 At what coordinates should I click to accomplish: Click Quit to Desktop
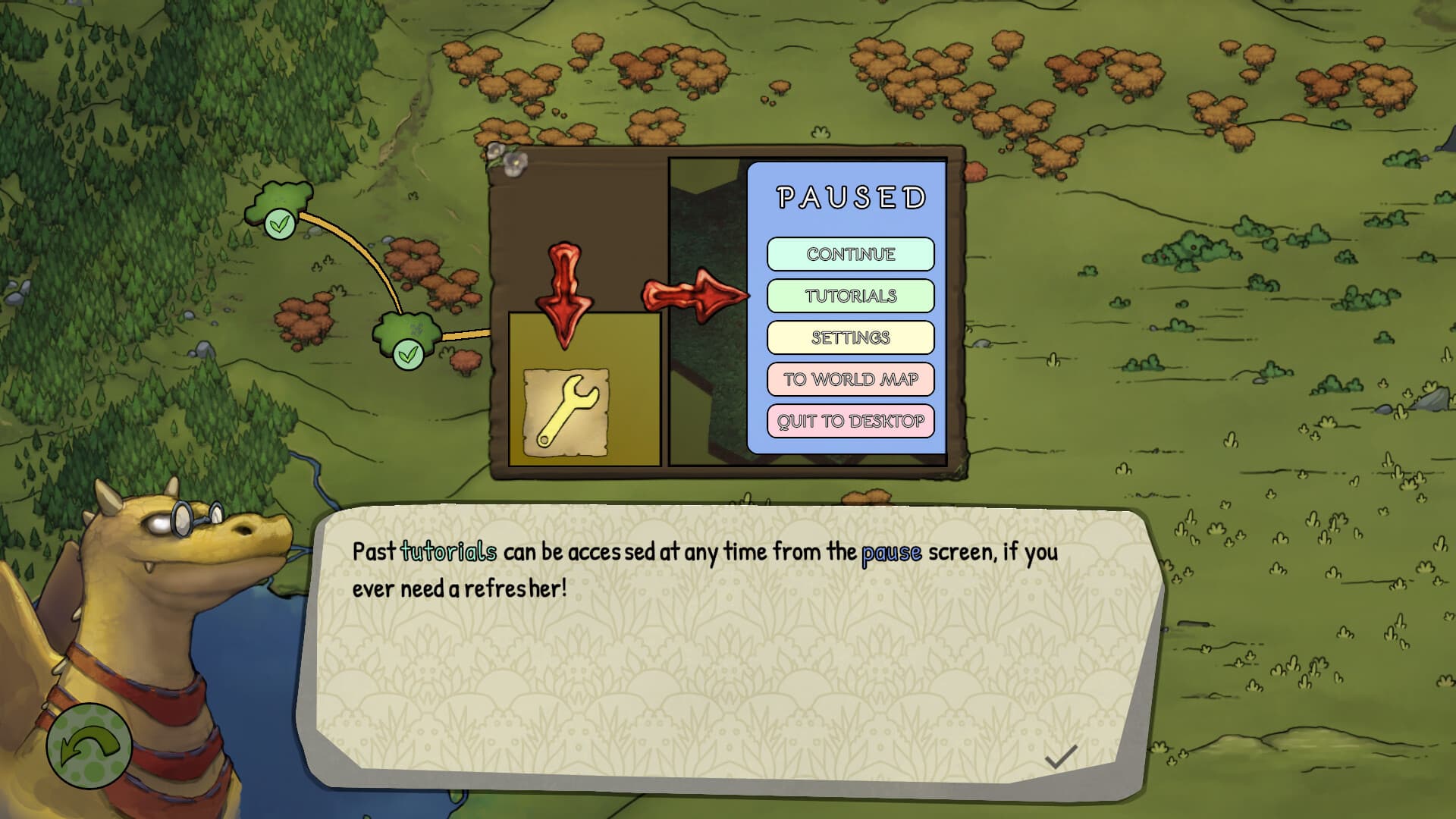point(851,421)
